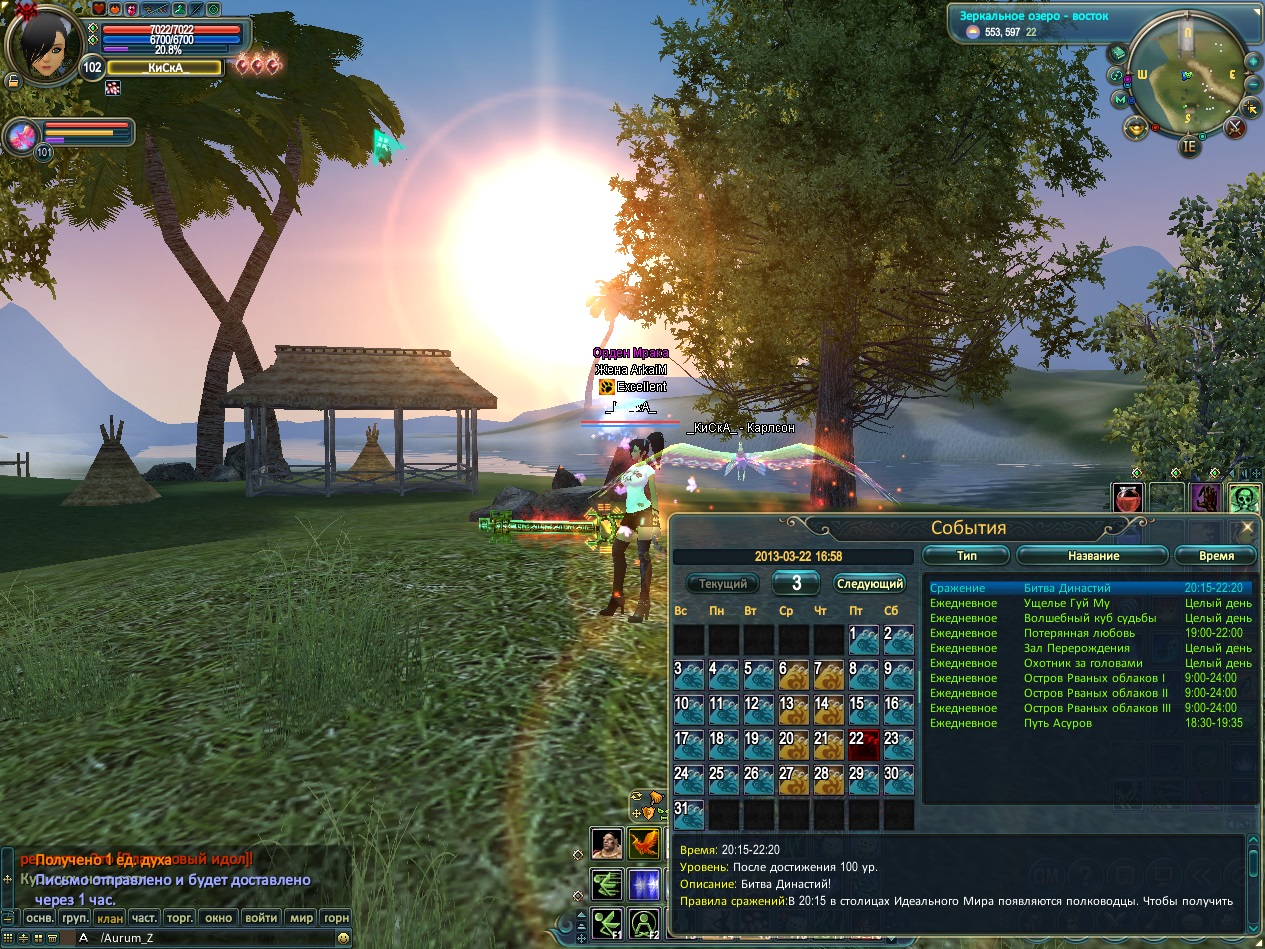Screen dimensions: 1265x949
Task: Open the gold ingot shop icon
Action: point(1136,127)
